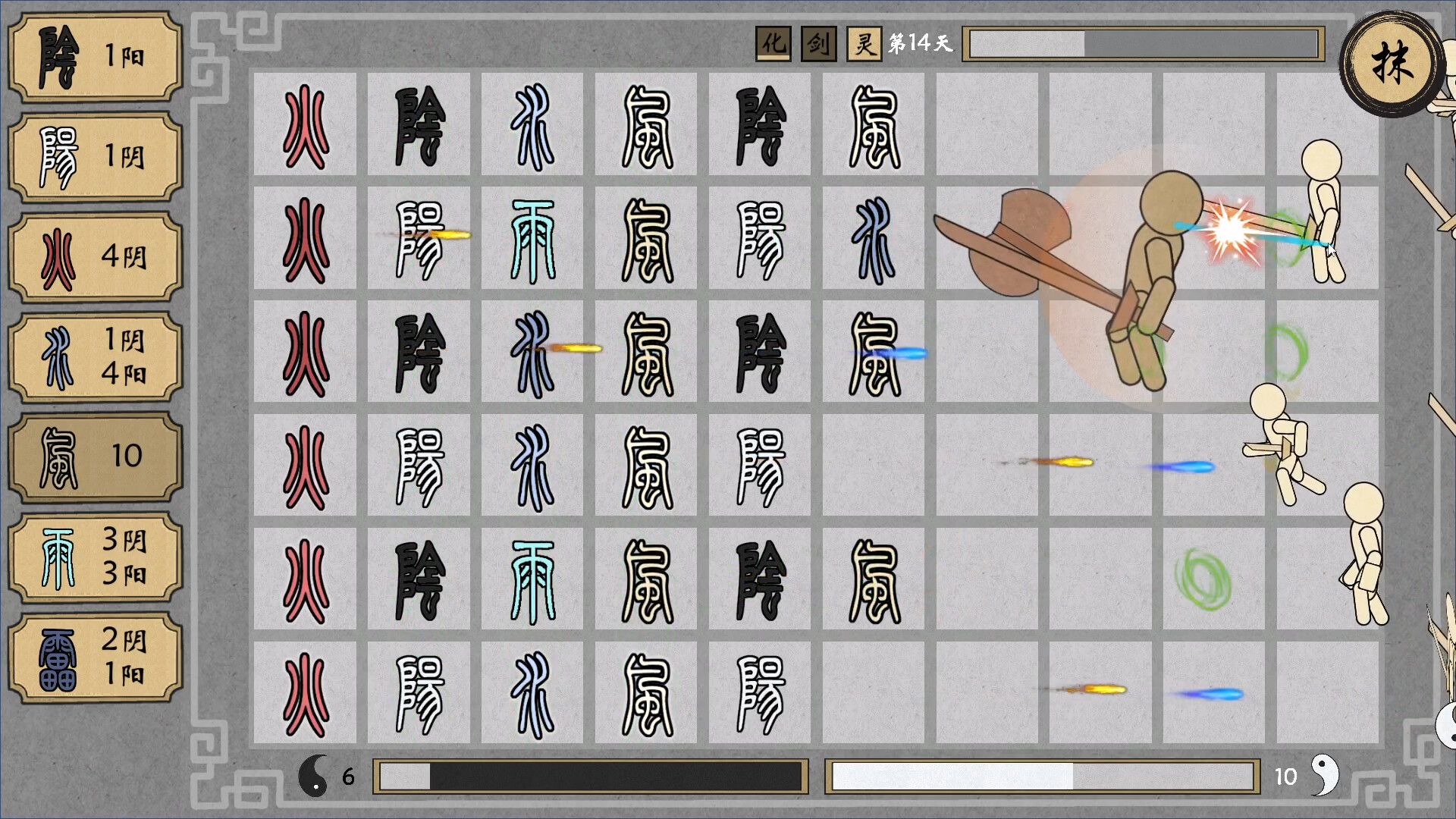Click the red 火 rune in the top-left grid cell
Image resolution: width=1456 pixels, height=819 pixels.
[305, 125]
